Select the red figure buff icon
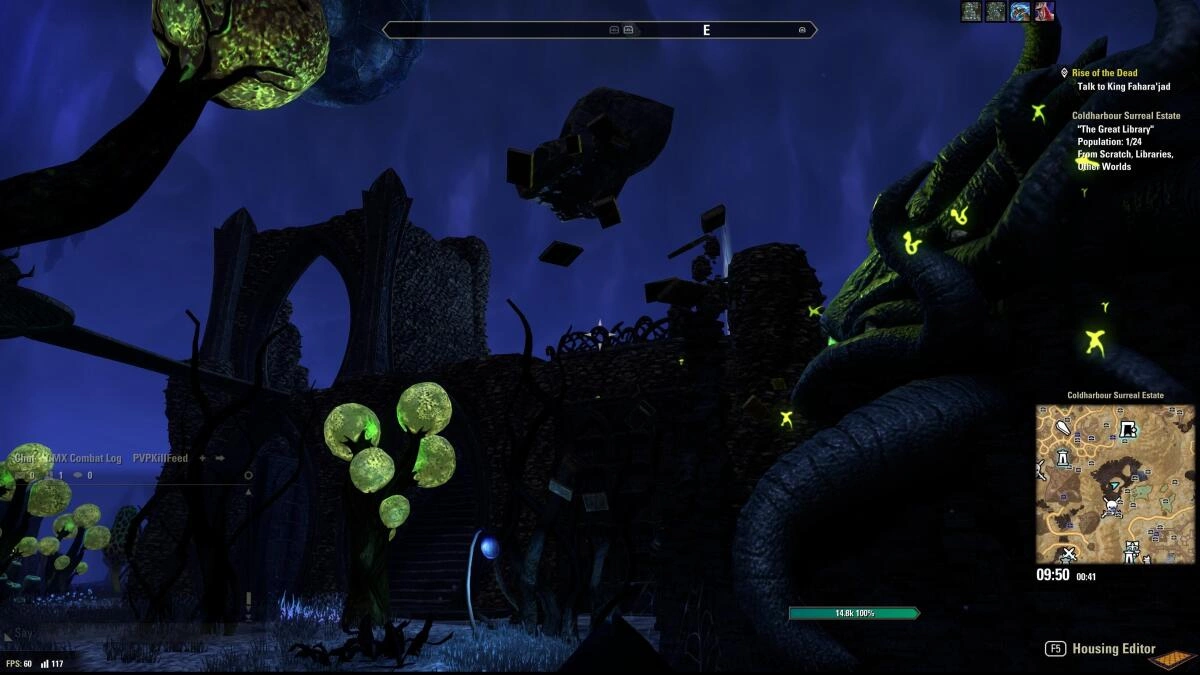Screen dimensions: 1200x675 1044,11
